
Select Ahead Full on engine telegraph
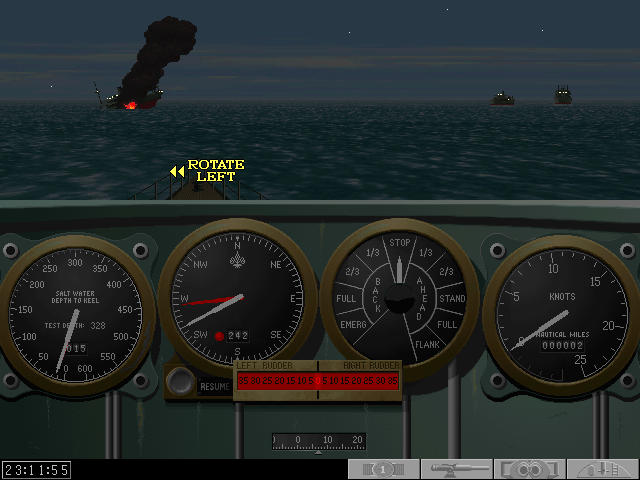click(448, 325)
